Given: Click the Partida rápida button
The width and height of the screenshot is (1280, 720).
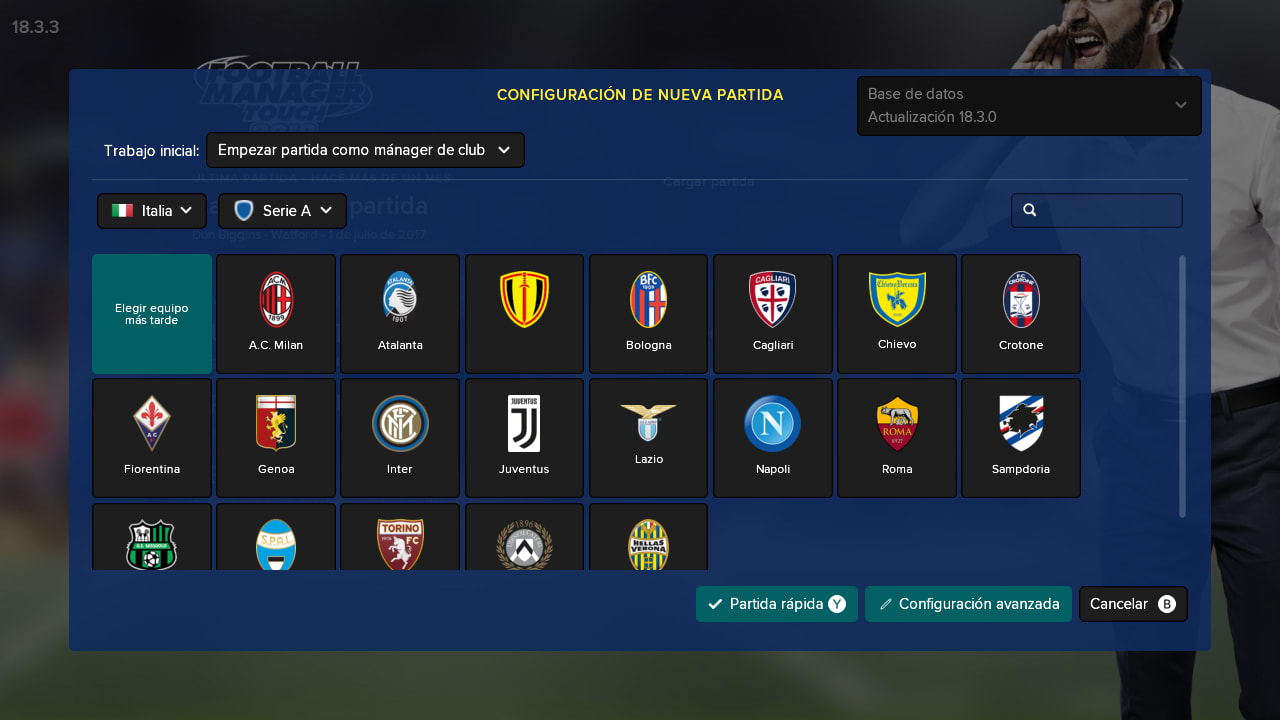Looking at the screenshot, I should coord(776,603).
